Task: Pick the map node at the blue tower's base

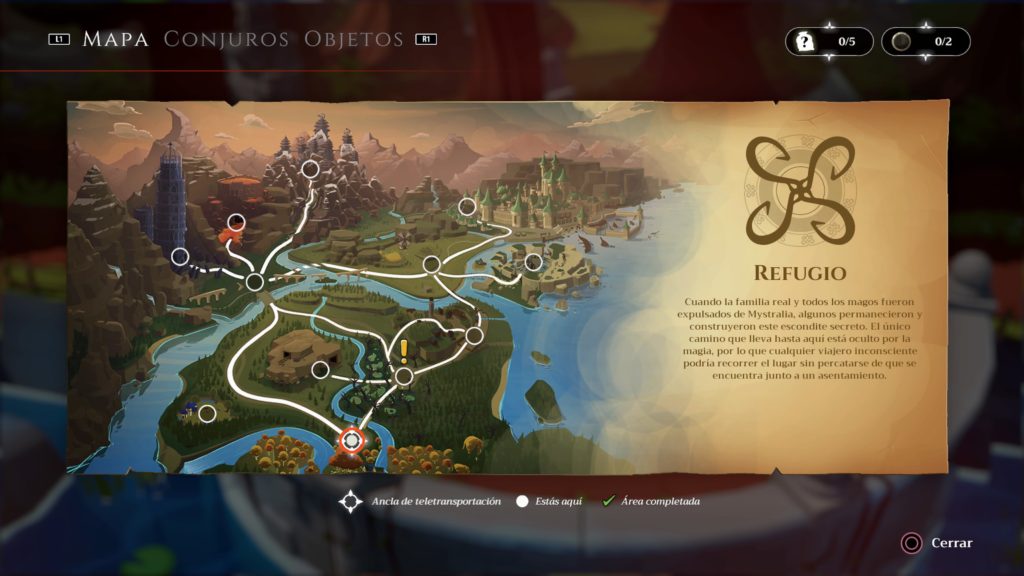Action: (180, 256)
